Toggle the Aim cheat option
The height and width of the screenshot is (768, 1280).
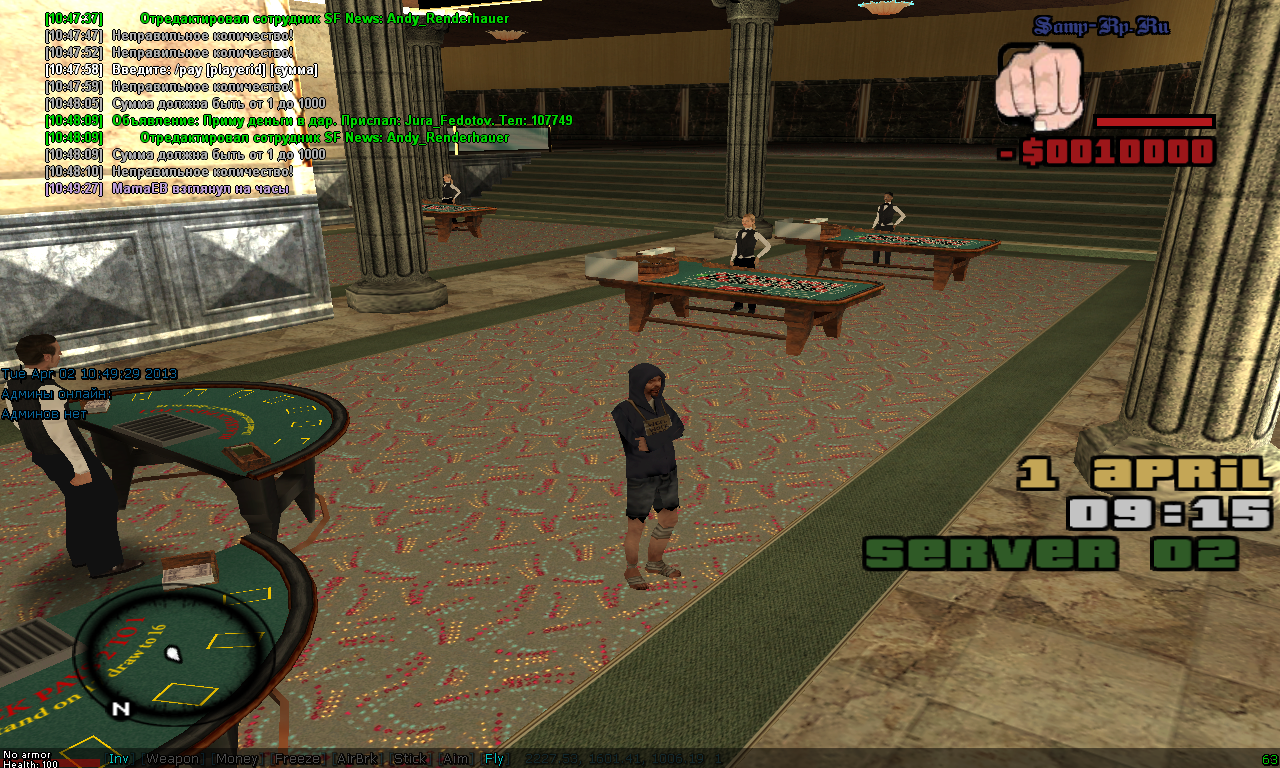[x=455, y=759]
